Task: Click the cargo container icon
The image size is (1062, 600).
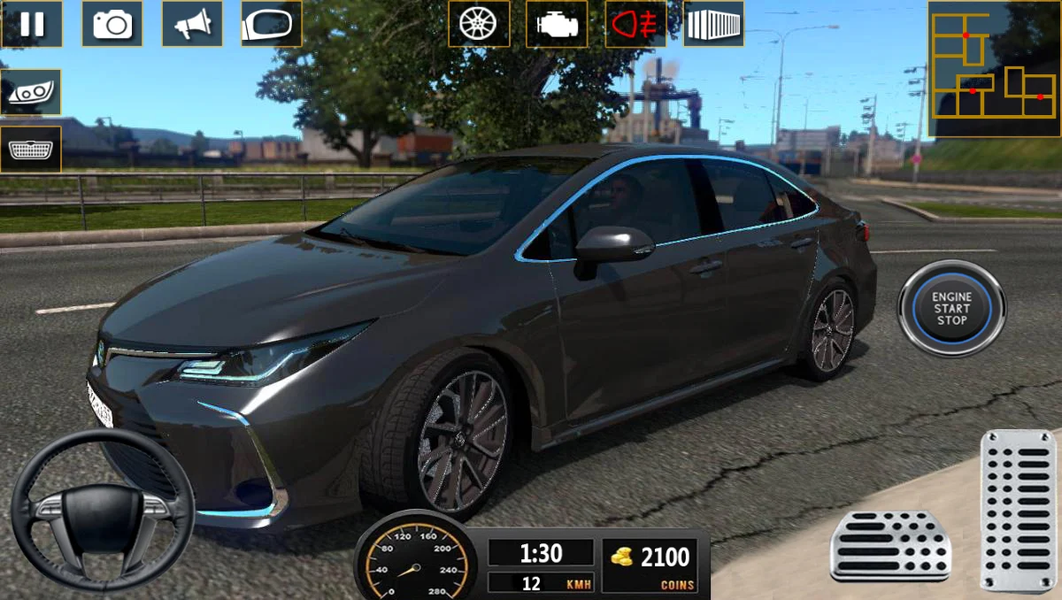Action: [x=714, y=24]
